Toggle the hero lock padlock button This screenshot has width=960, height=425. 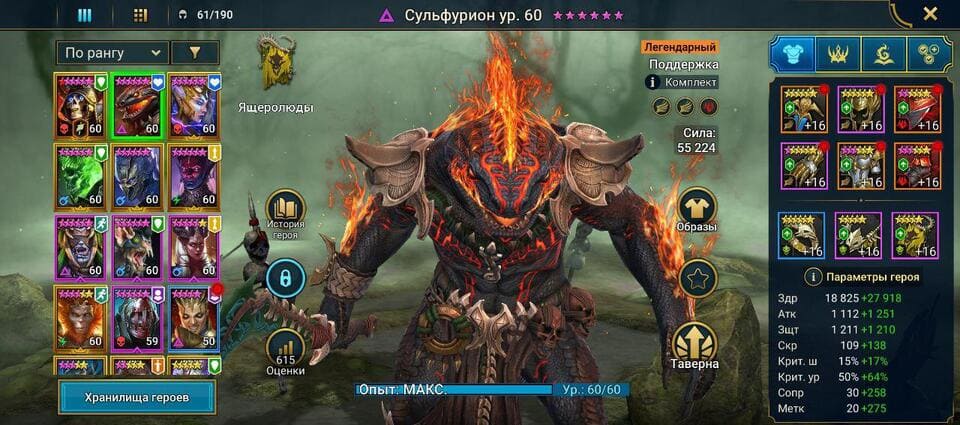(285, 277)
